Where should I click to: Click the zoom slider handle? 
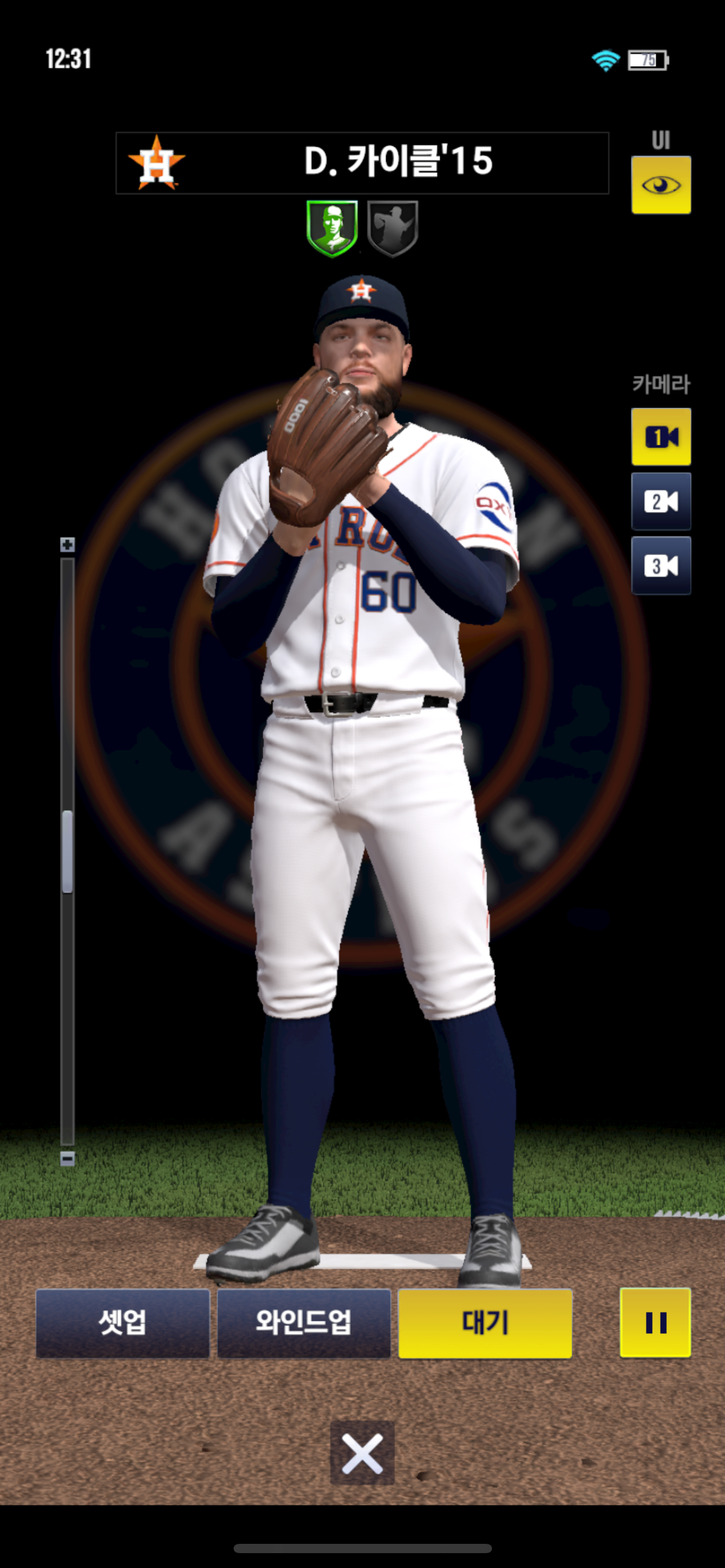pos(68,852)
